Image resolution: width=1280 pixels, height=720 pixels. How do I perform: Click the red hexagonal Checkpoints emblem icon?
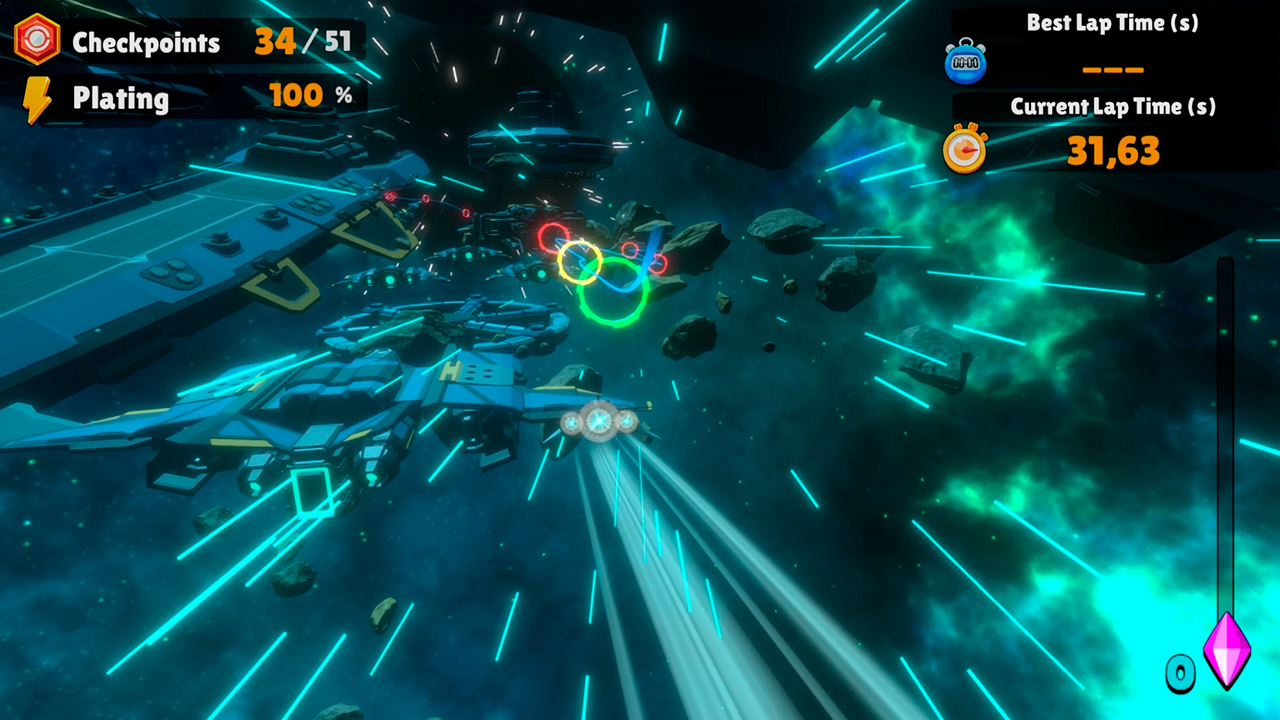click(38, 41)
